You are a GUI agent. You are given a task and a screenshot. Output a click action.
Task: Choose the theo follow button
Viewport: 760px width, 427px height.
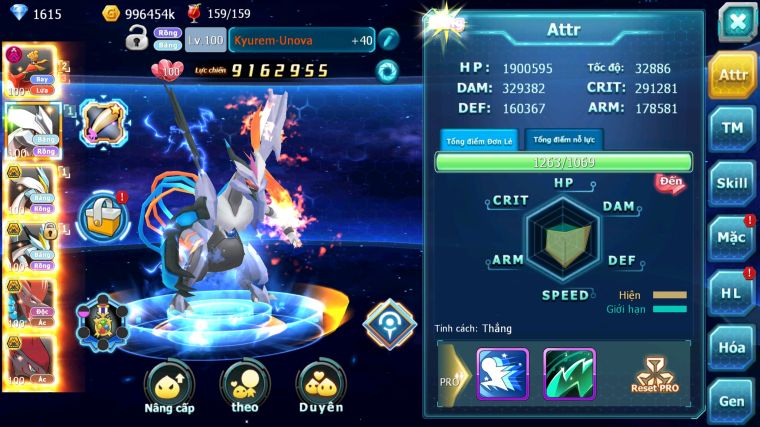pos(245,386)
